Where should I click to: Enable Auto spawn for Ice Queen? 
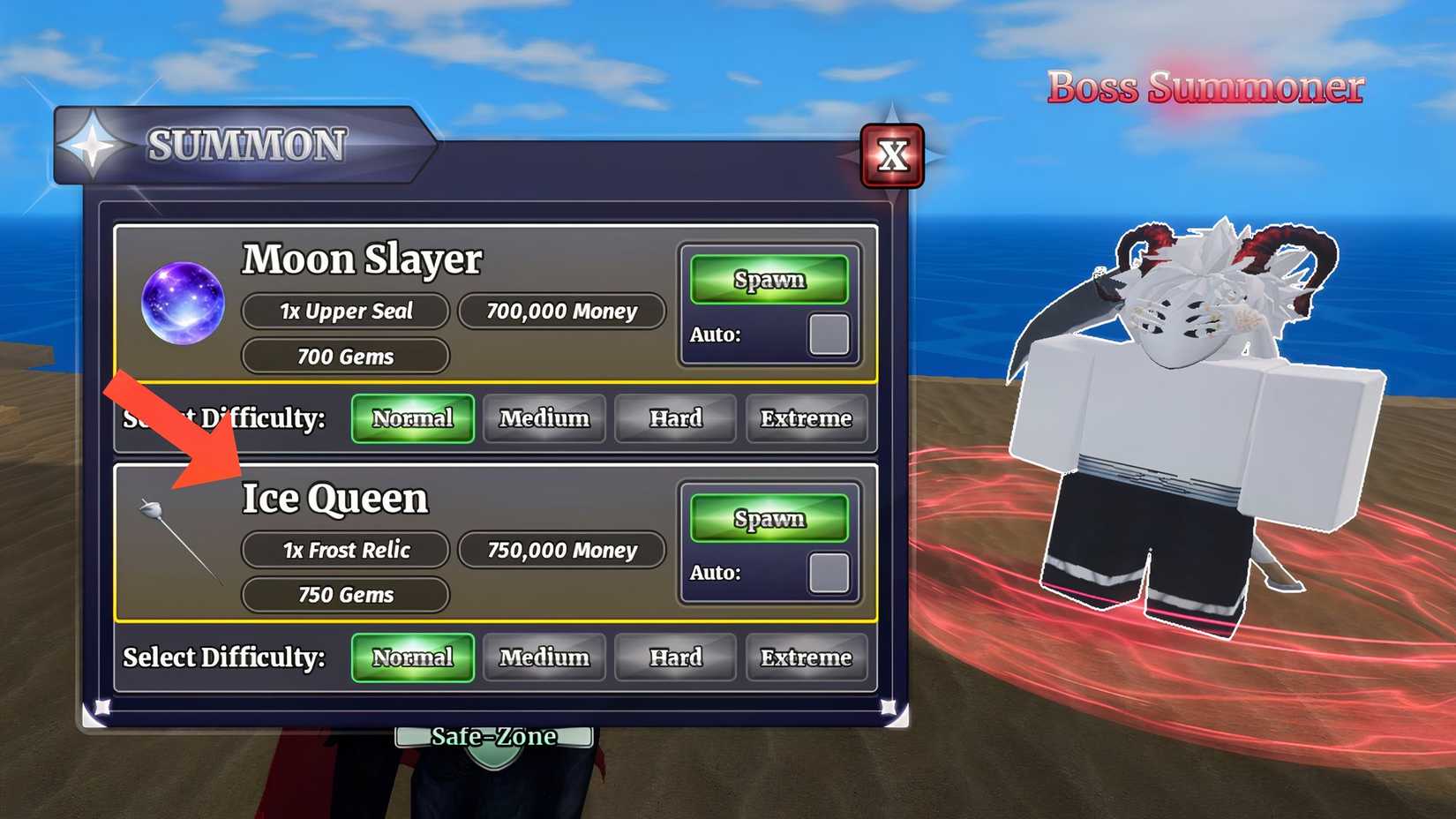829,573
